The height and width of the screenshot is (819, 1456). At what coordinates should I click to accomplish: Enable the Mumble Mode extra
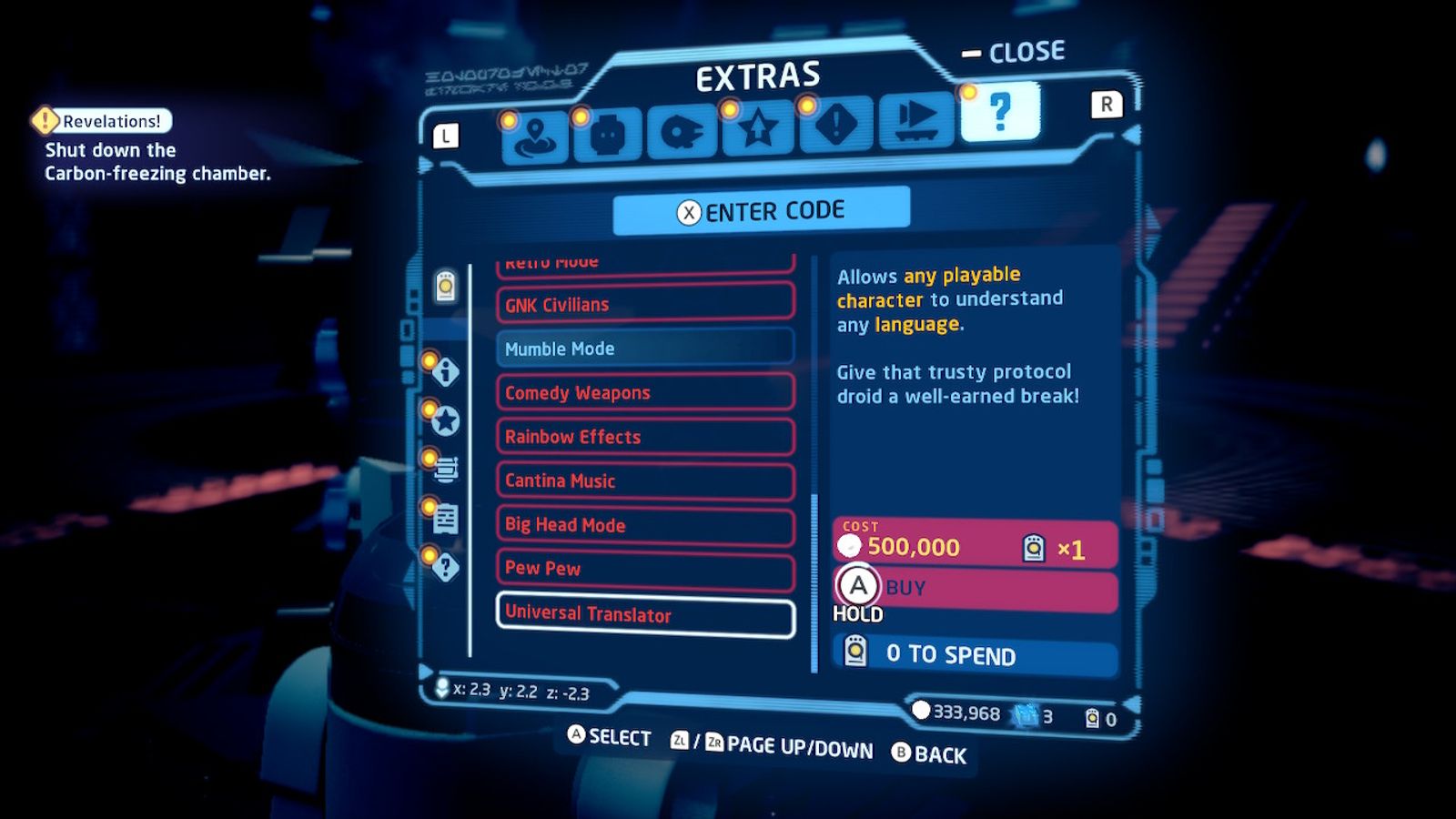point(645,349)
